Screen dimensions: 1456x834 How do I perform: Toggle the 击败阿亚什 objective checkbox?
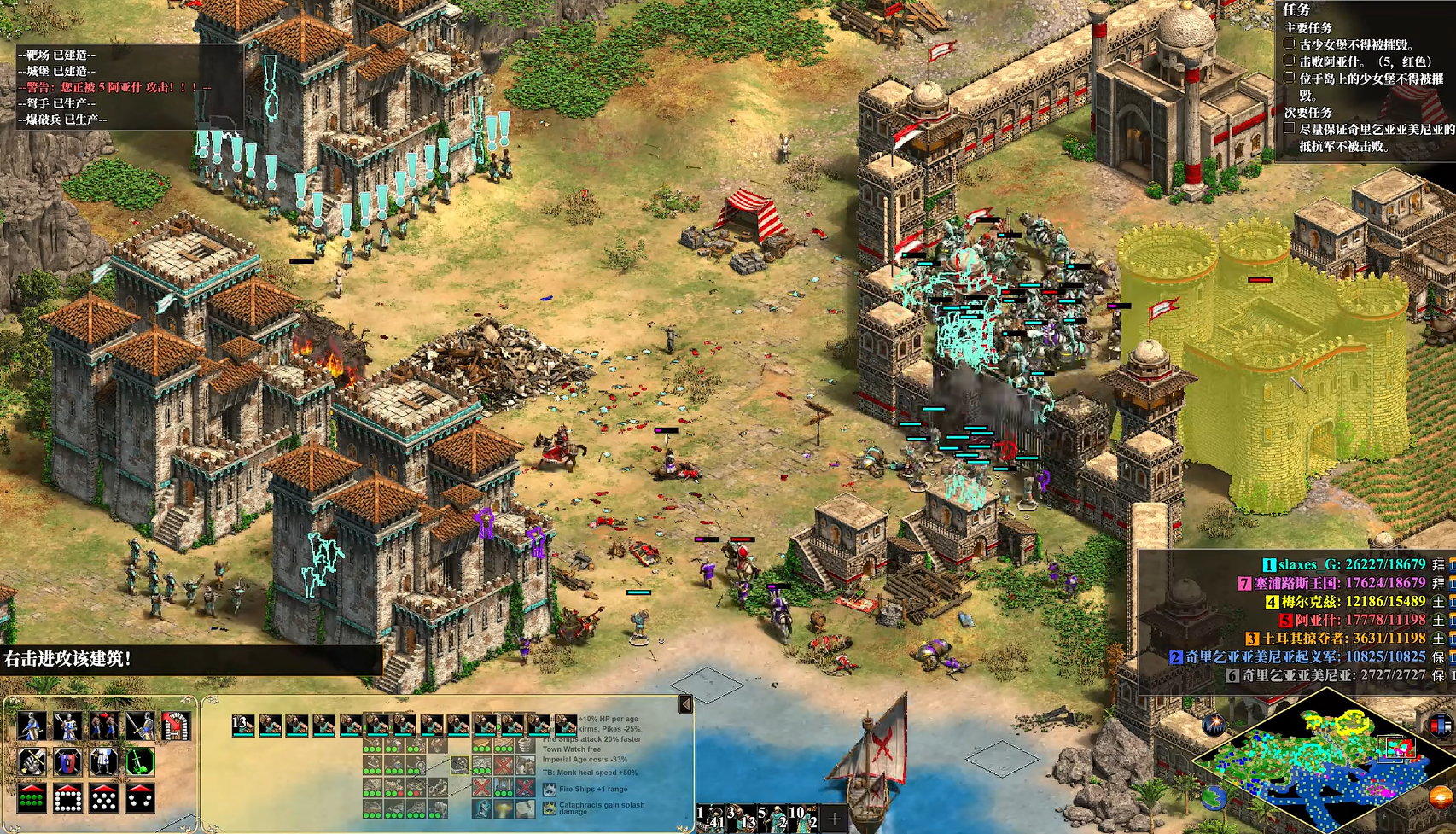(1290, 61)
